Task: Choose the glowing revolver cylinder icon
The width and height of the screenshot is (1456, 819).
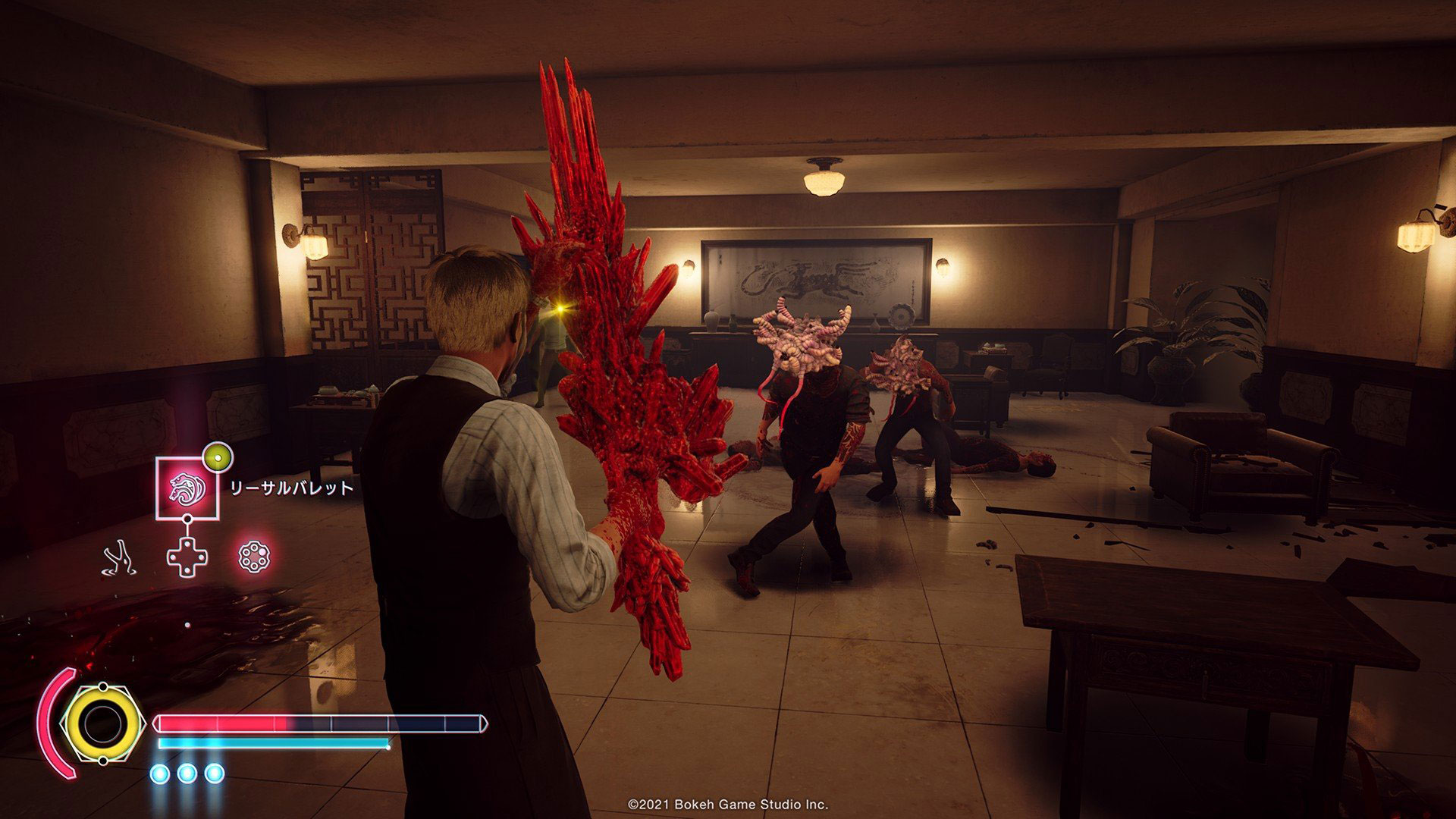Action: pos(253,557)
